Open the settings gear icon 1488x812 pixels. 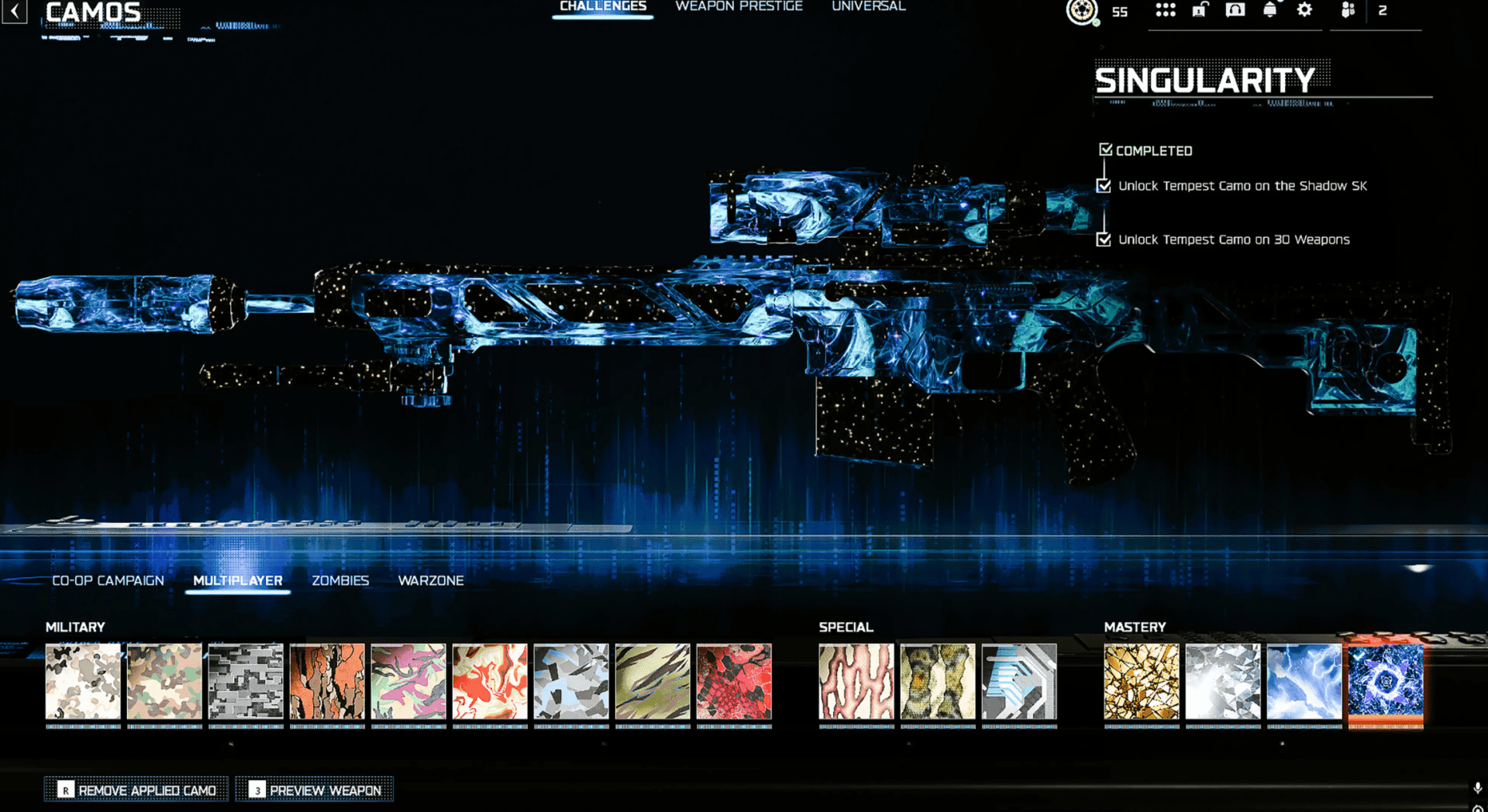coord(1304,10)
